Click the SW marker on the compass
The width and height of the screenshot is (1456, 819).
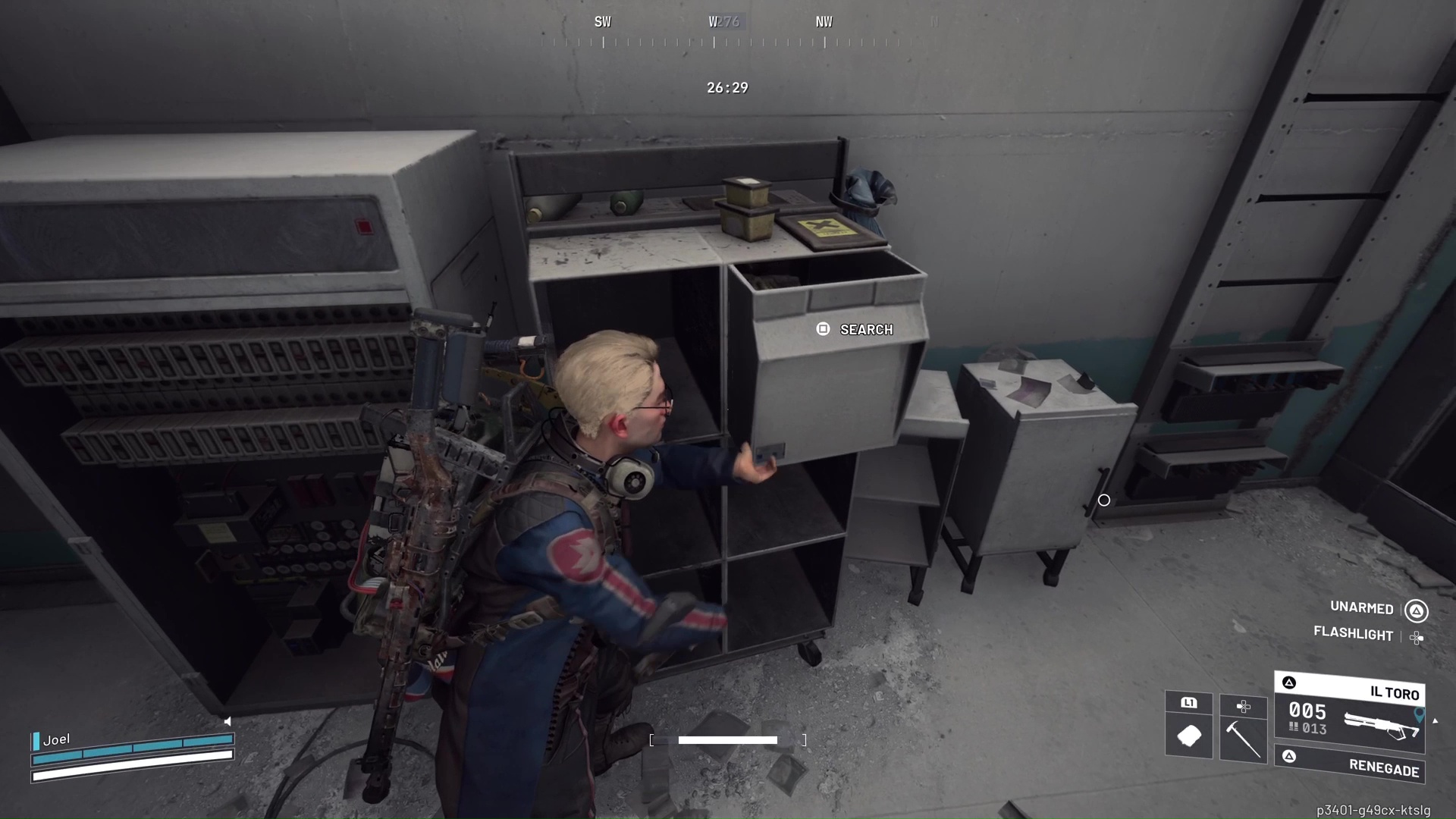(x=603, y=22)
